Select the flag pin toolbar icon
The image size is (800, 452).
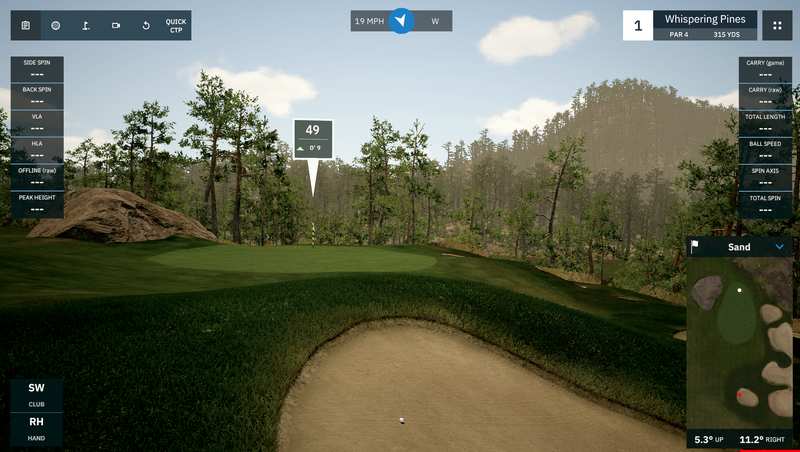[86, 25]
